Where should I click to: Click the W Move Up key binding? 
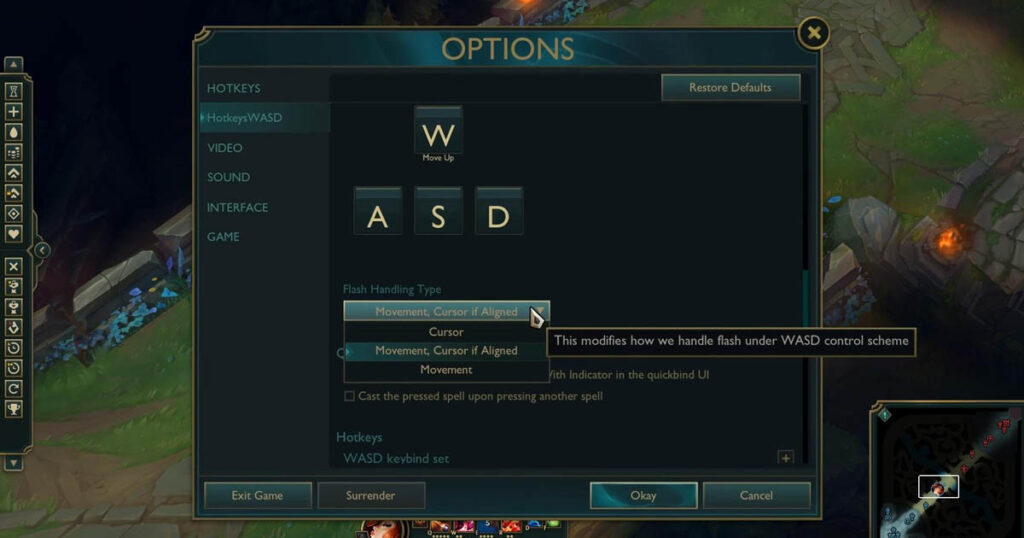(x=438, y=133)
